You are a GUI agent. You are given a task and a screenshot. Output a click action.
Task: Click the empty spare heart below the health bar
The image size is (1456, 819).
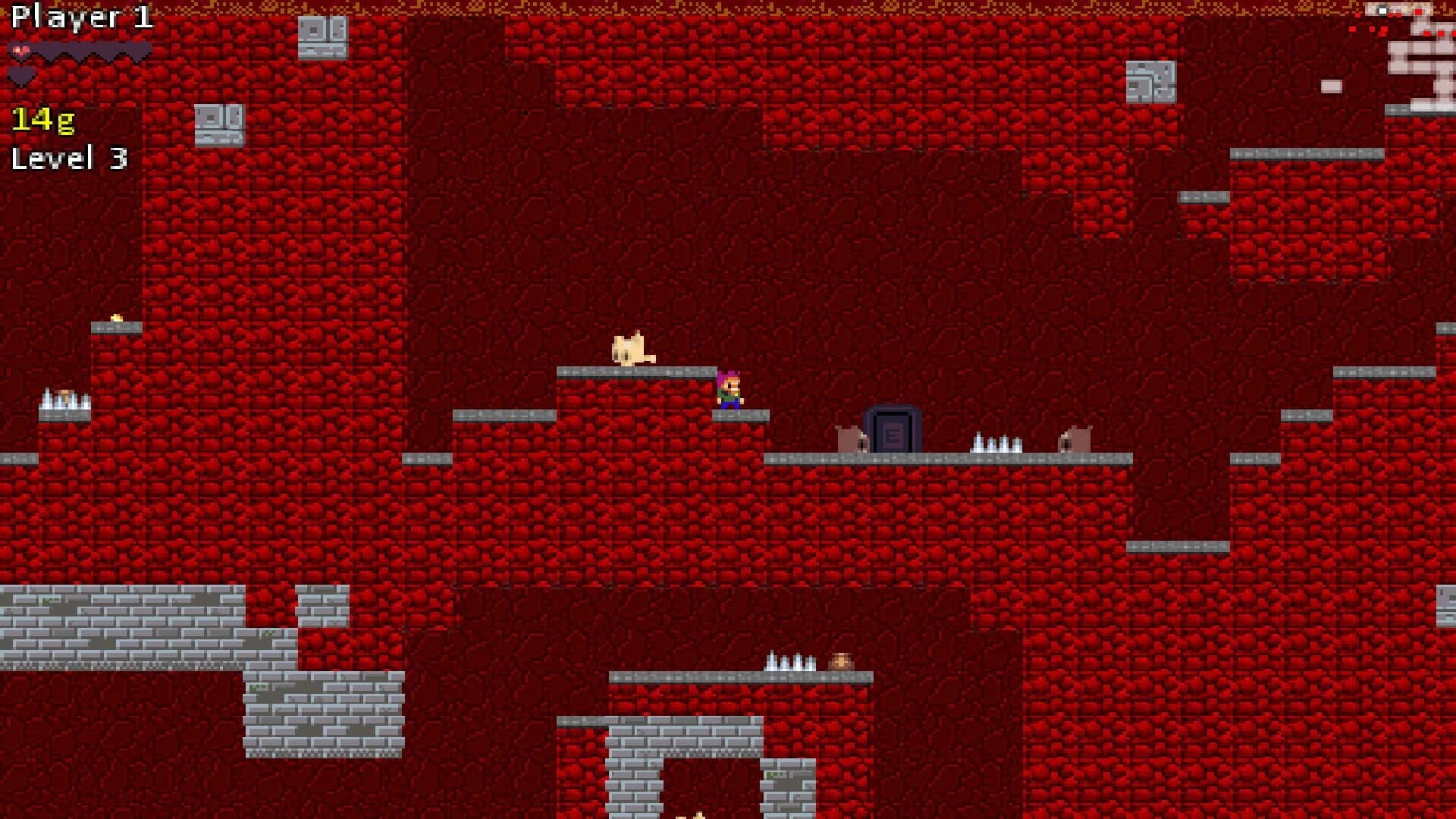click(x=20, y=74)
